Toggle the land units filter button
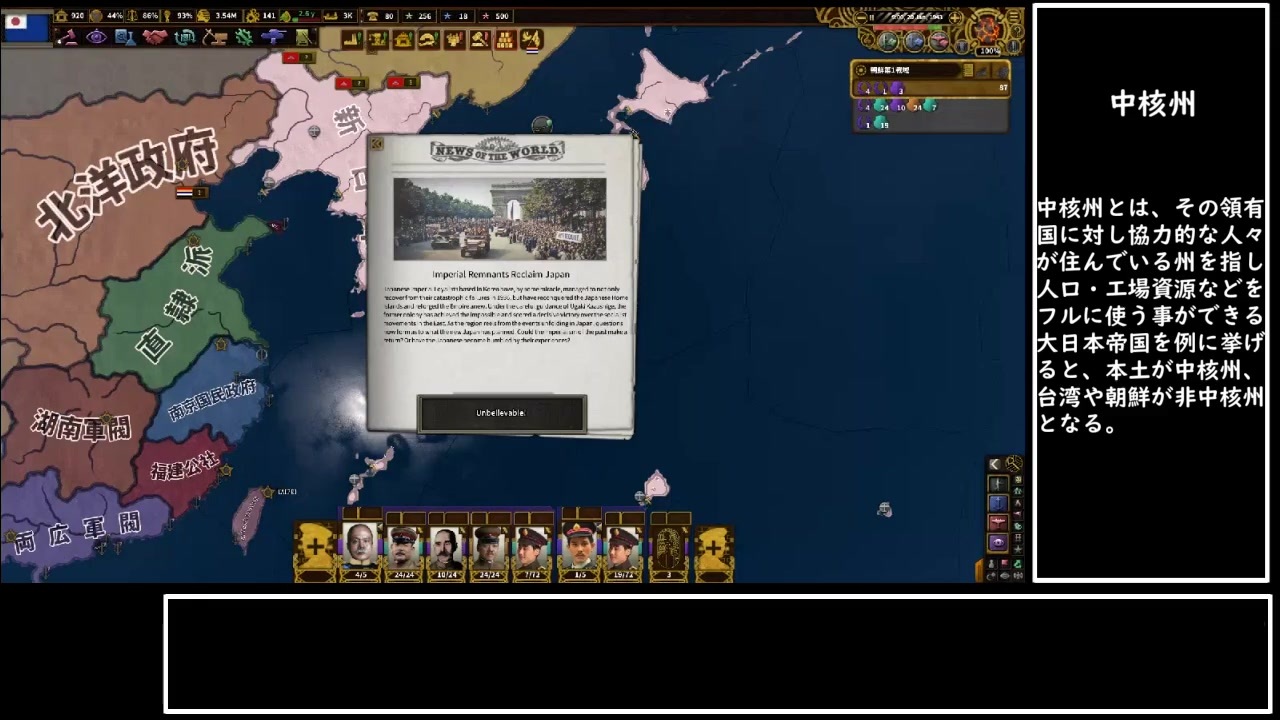This screenshot has height=720, width=1280. pos(998,484)
